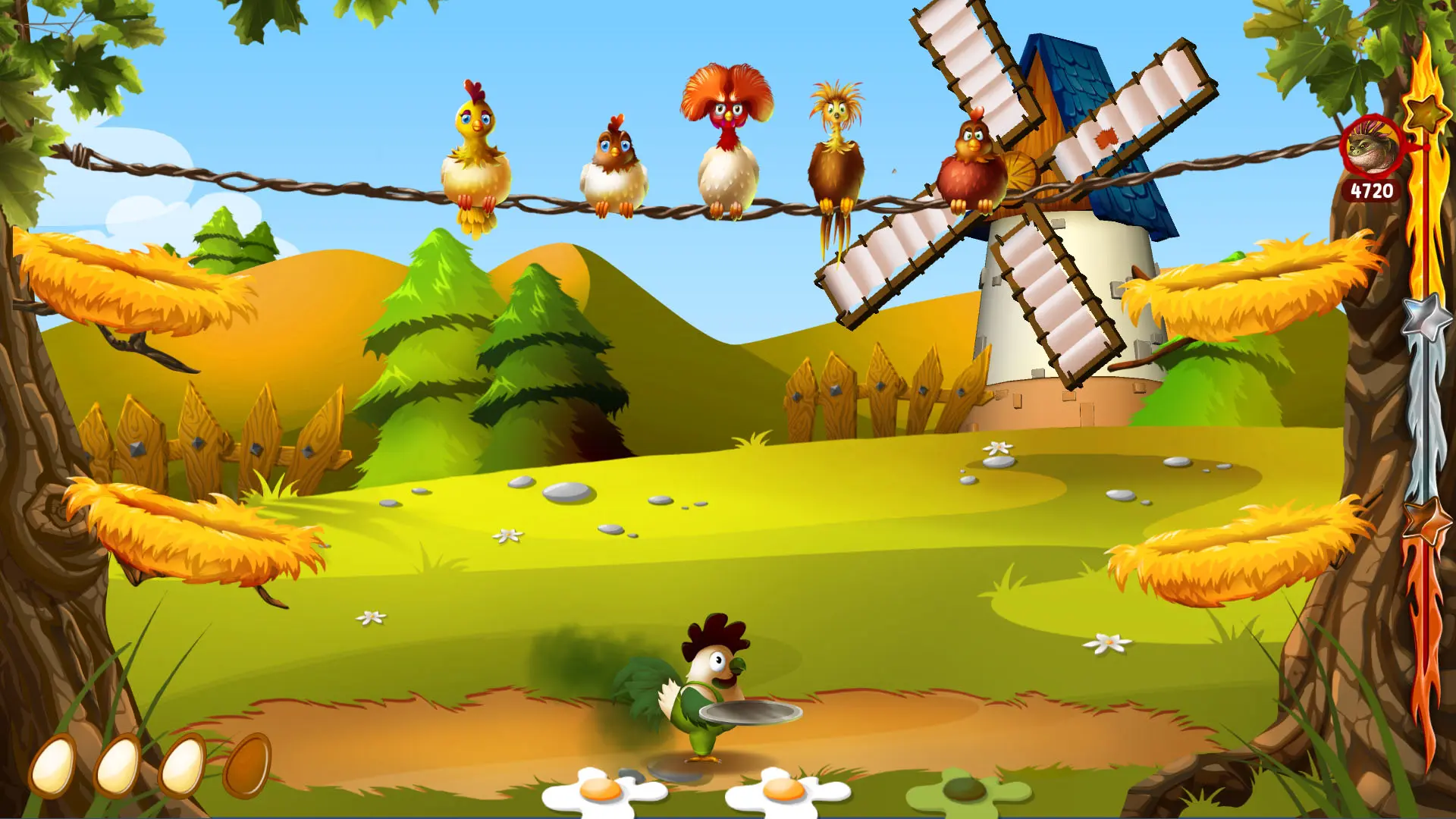
Task: Select the silver star on the progress meter
Action: (x=1425, y=317)
